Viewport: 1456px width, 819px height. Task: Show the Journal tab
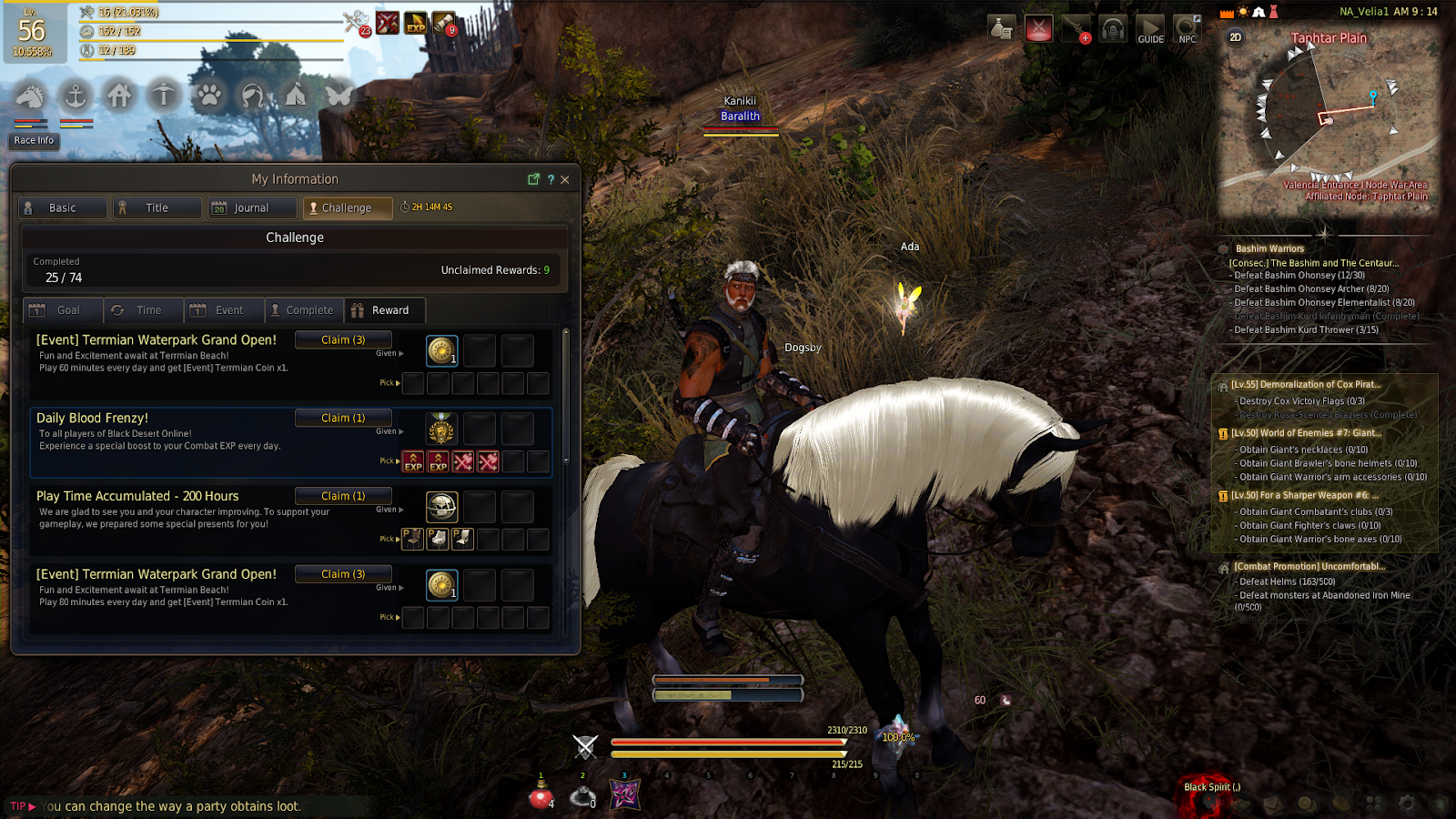click(251, 208)
